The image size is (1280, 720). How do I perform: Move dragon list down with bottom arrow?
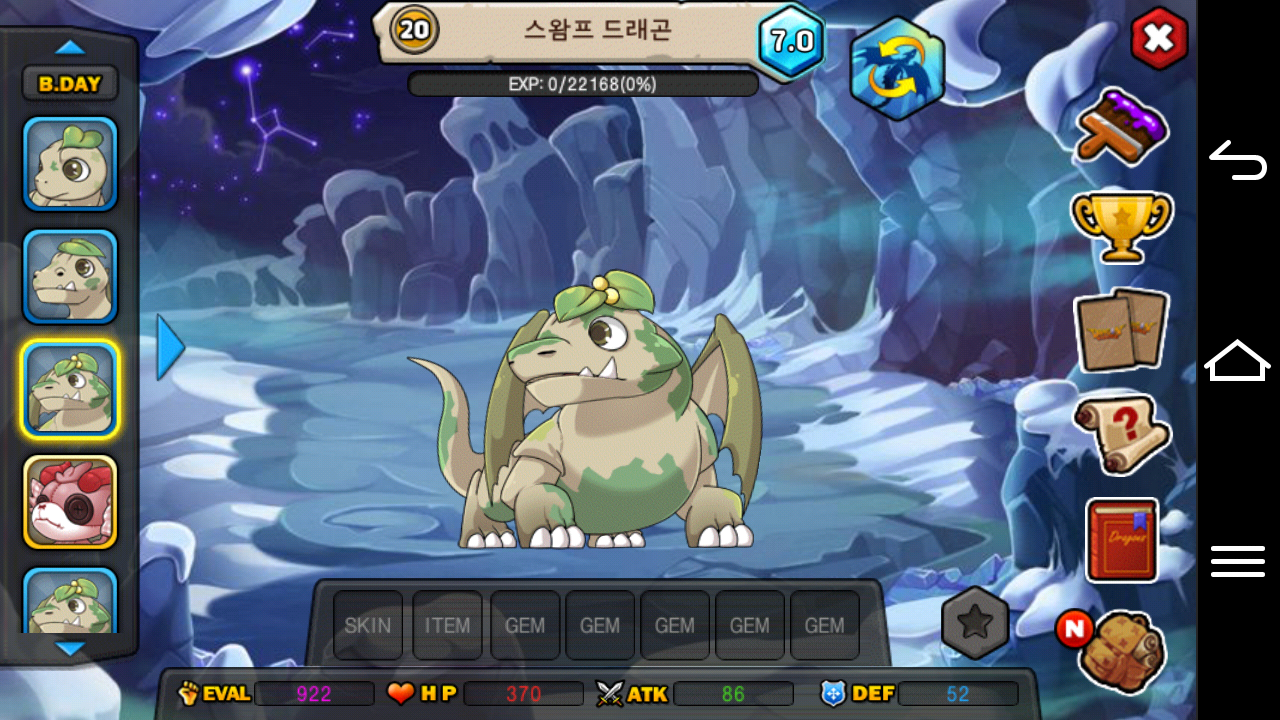70,649
